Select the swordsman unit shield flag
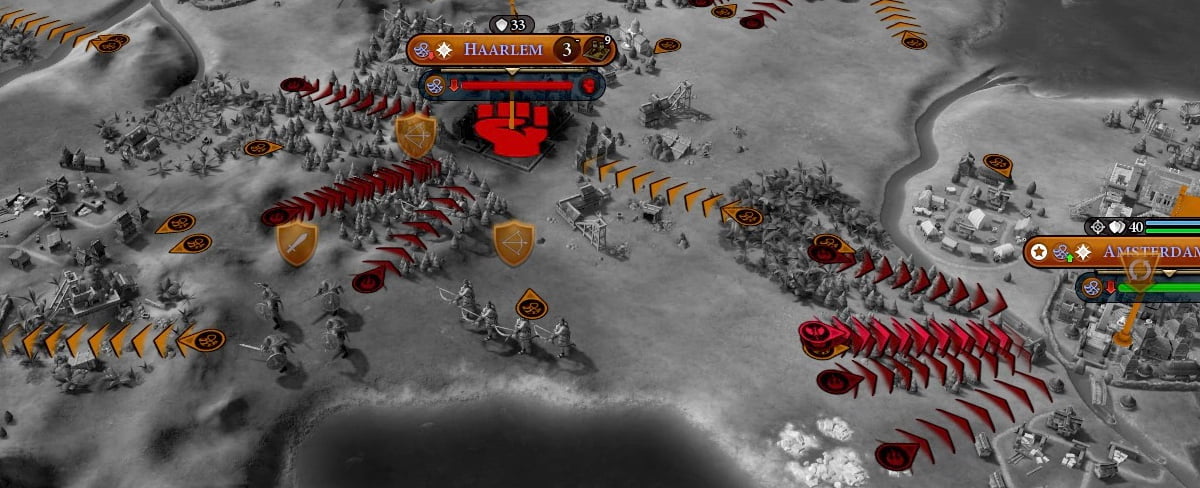Viewport: 1200px width, 488px height. click(297, 242)
